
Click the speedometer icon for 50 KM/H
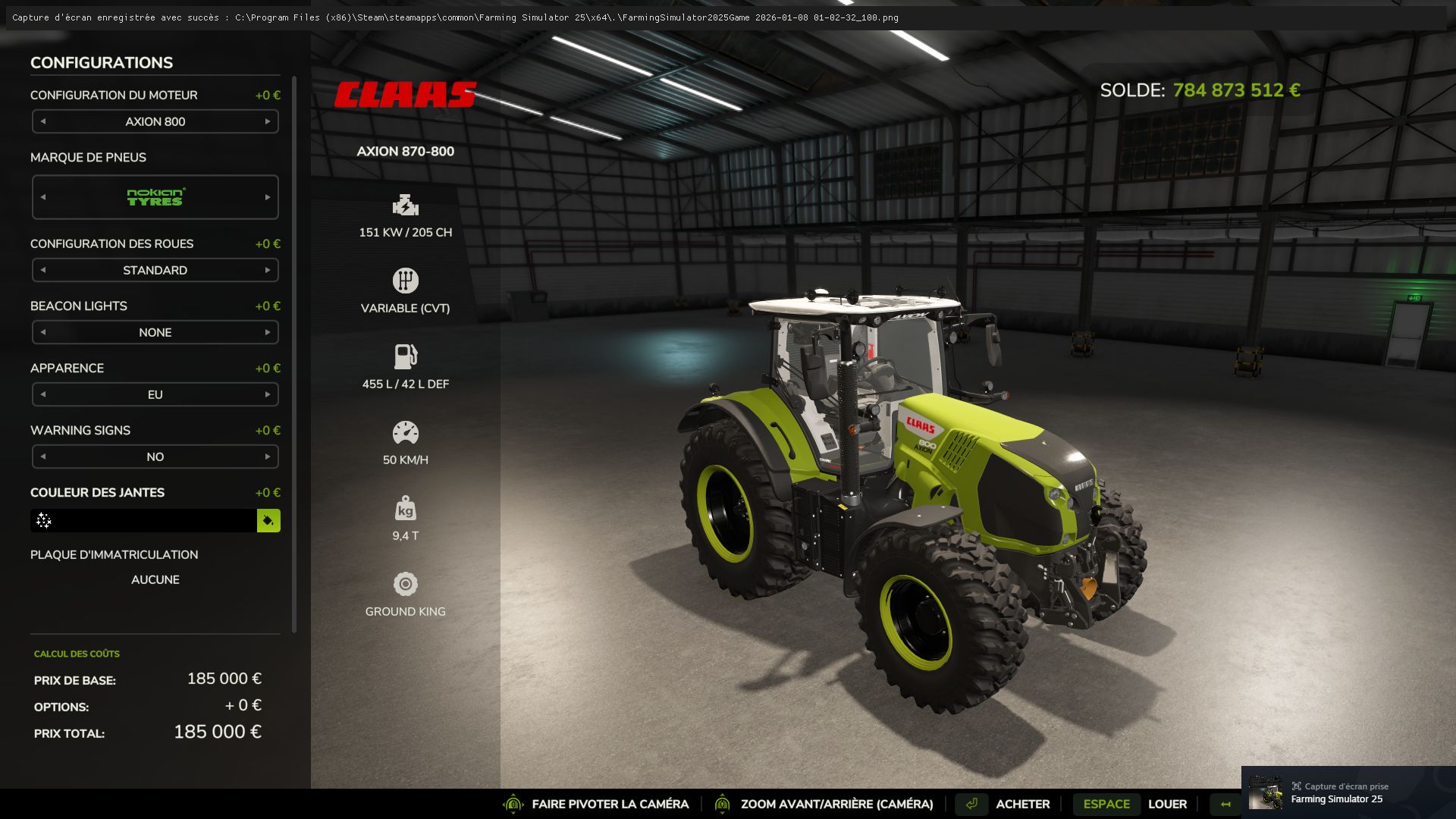406,431
